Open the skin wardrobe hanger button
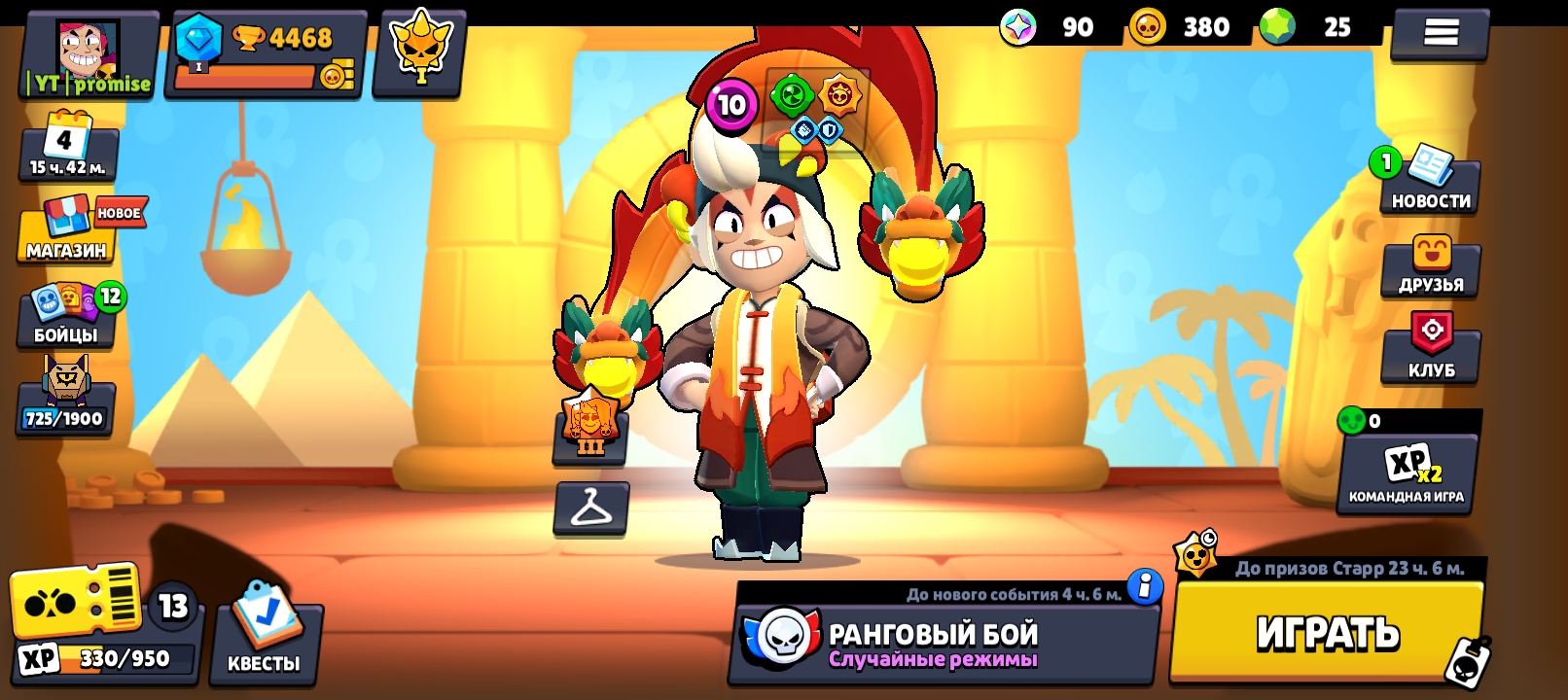Image resolution: width=1568 pixels, height=700 pixels. [x=590, y=507]
